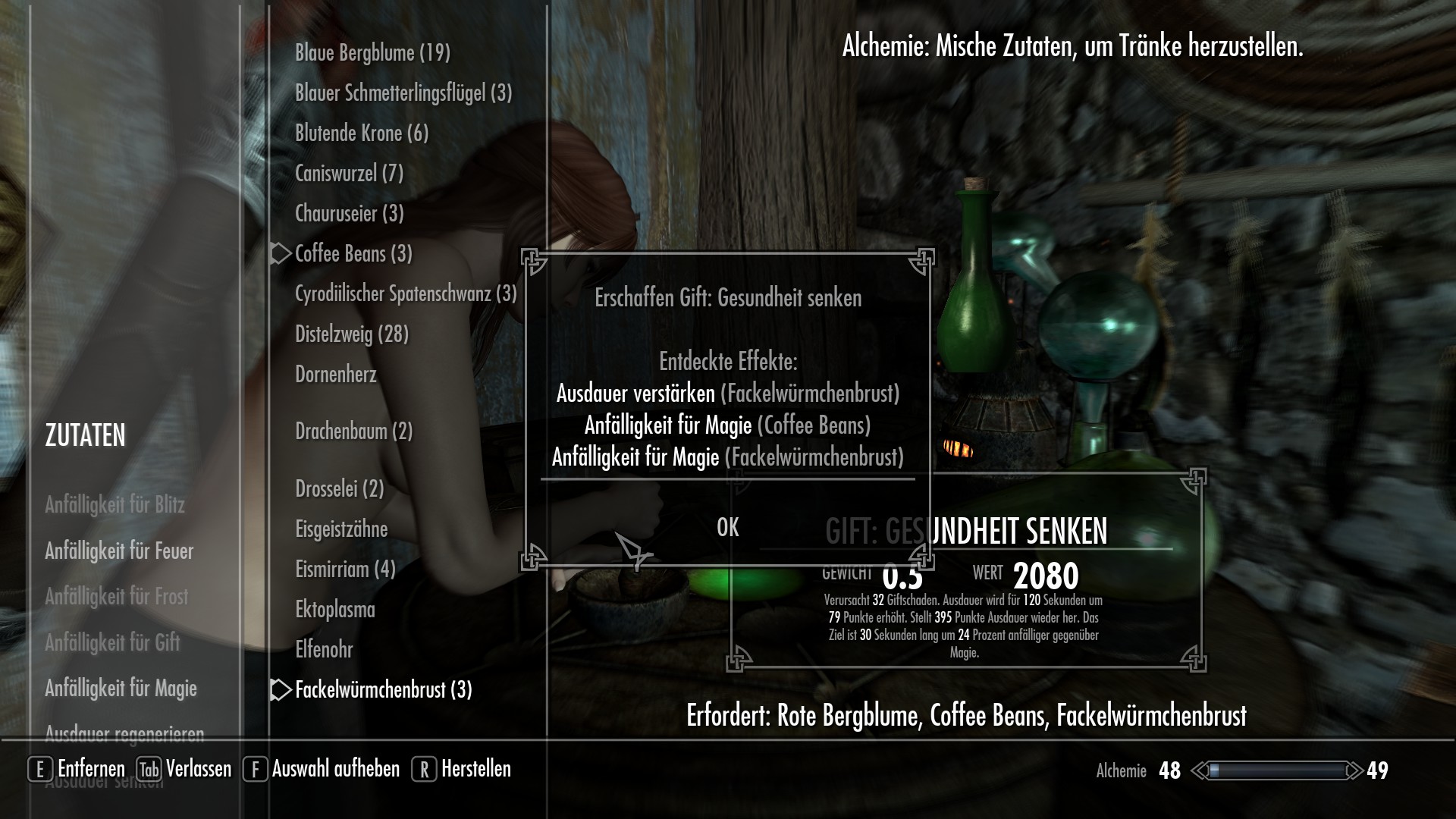
Task: Click the E Entfernen key icon
Action: pos(39,769)
